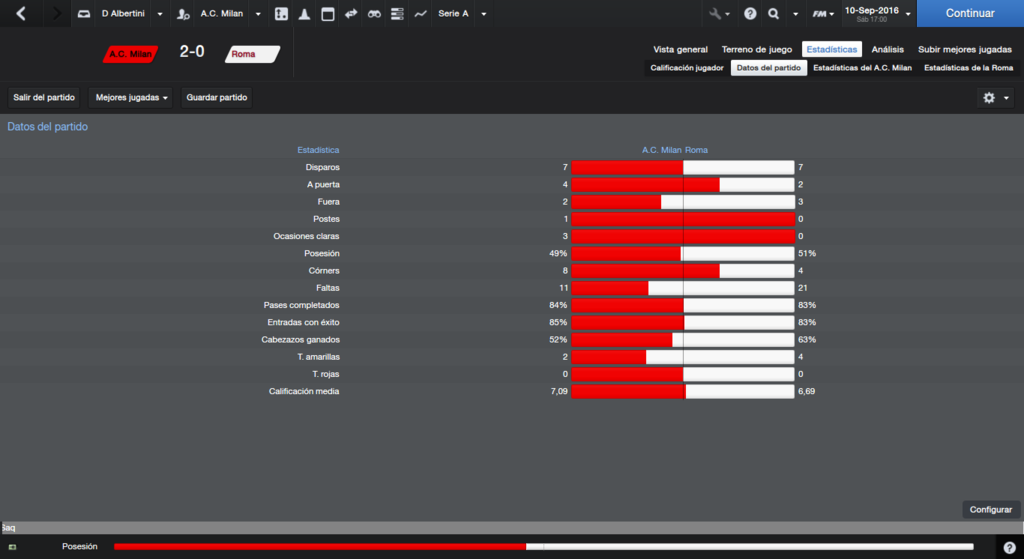Show Subir mejores jugadas

[x=965, y=49]
